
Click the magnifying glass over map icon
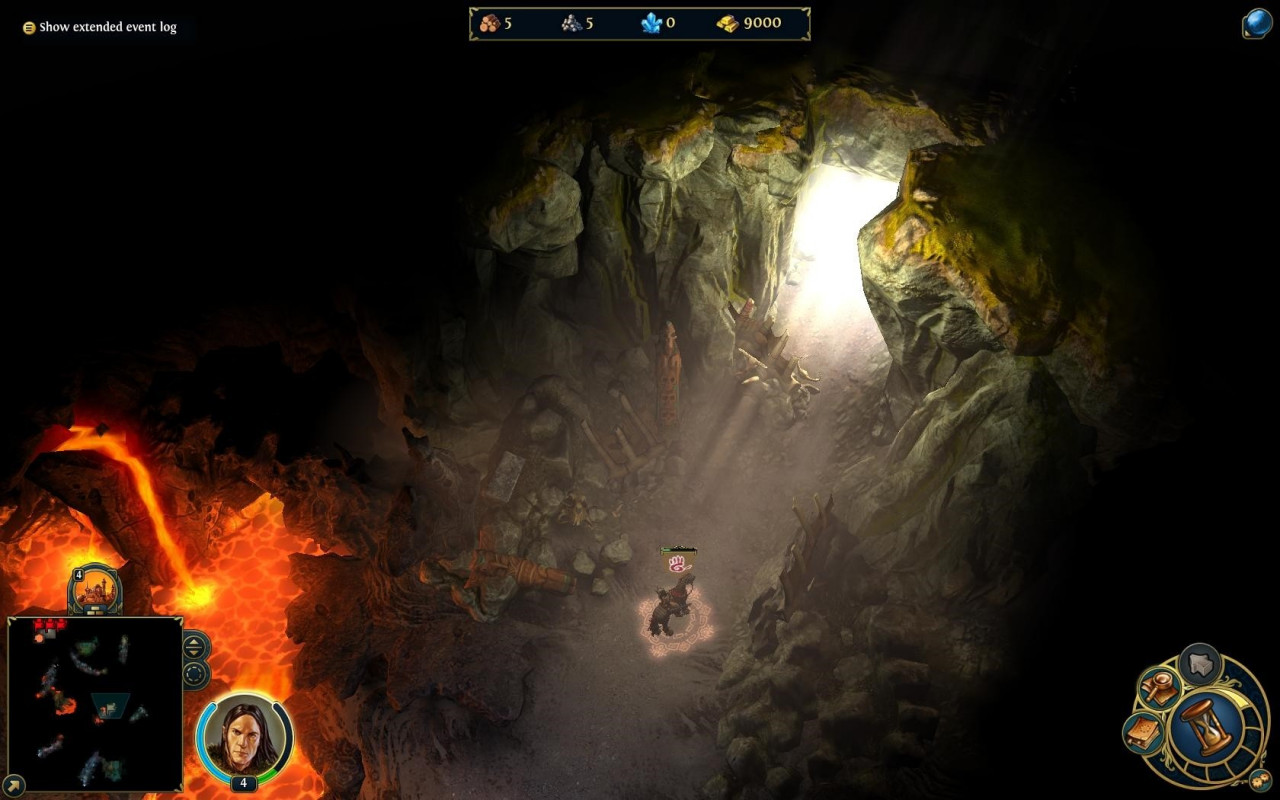point(1160,687)
